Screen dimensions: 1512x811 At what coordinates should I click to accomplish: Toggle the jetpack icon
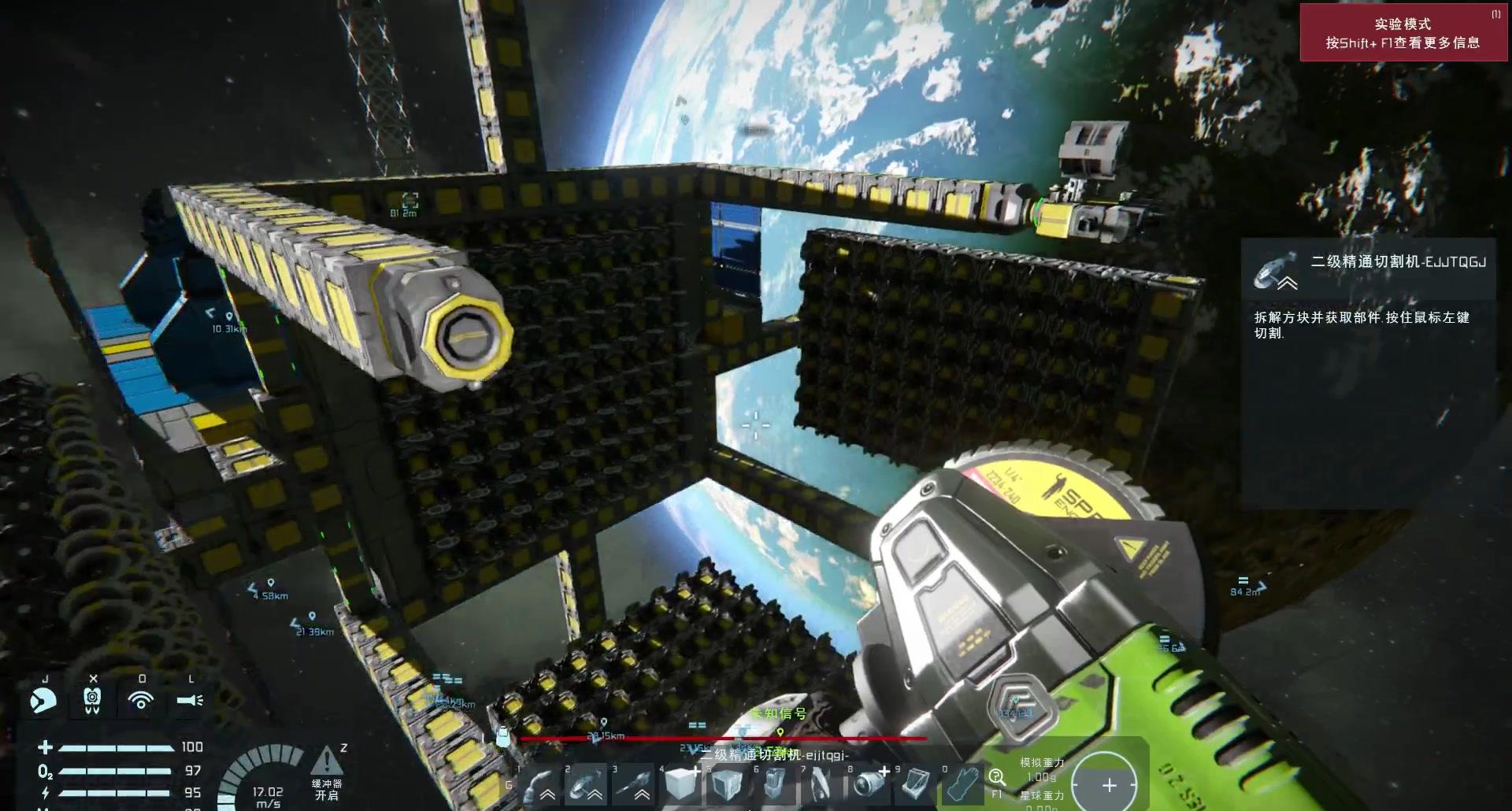point(92,700)
